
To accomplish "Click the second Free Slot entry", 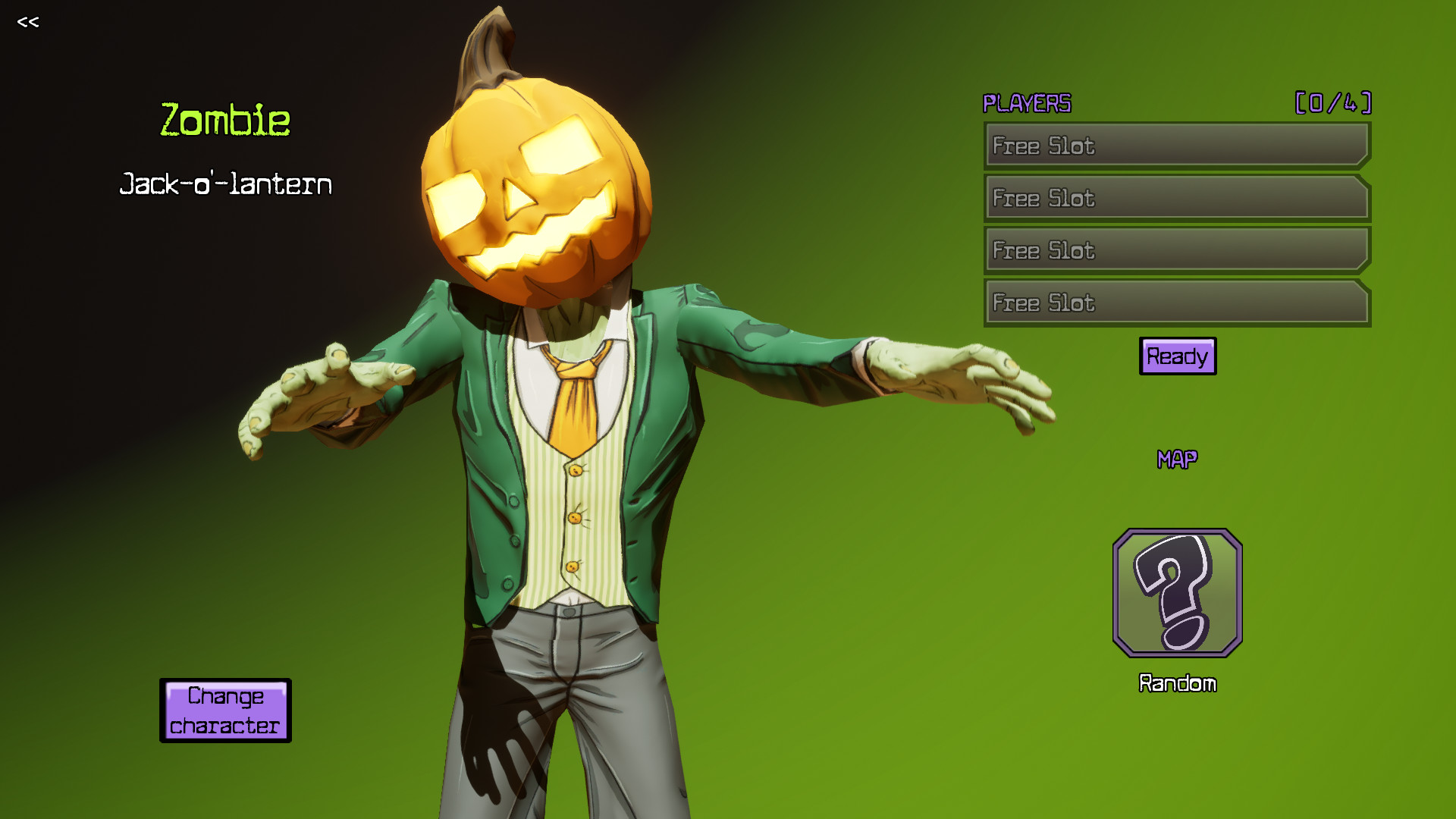I will (x=1175, y=198).
